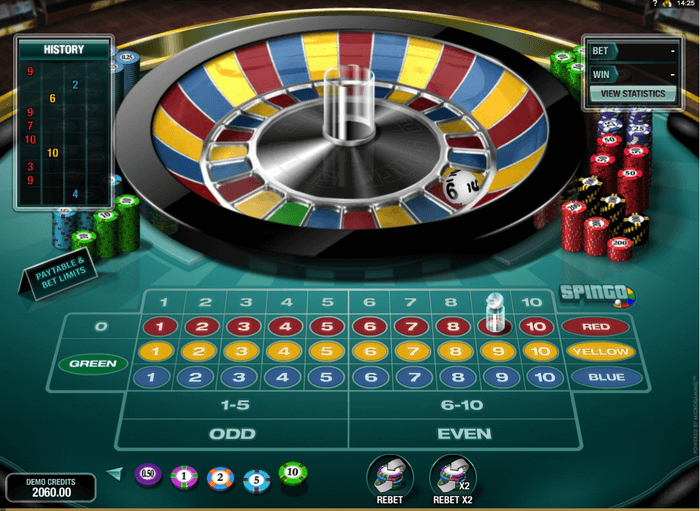Choose the green 10 credit chip
Screen dimensions: 700x511
pyautogui.click(x=293, y=473)
